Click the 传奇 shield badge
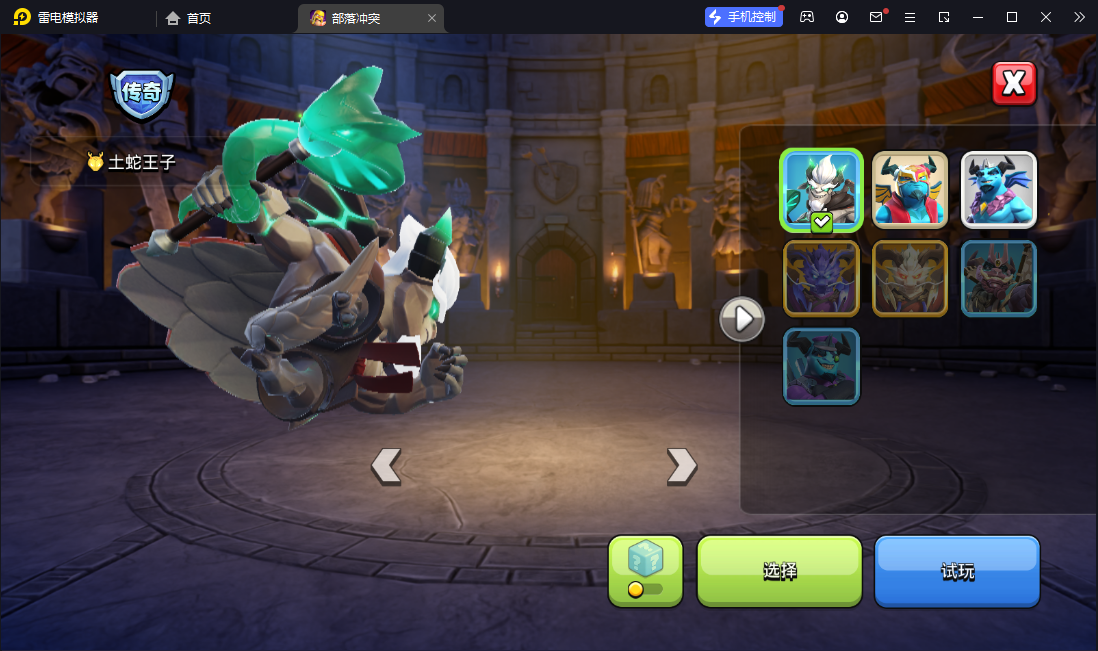Screen dimensions: 1098x651 (x=141, y=94)
